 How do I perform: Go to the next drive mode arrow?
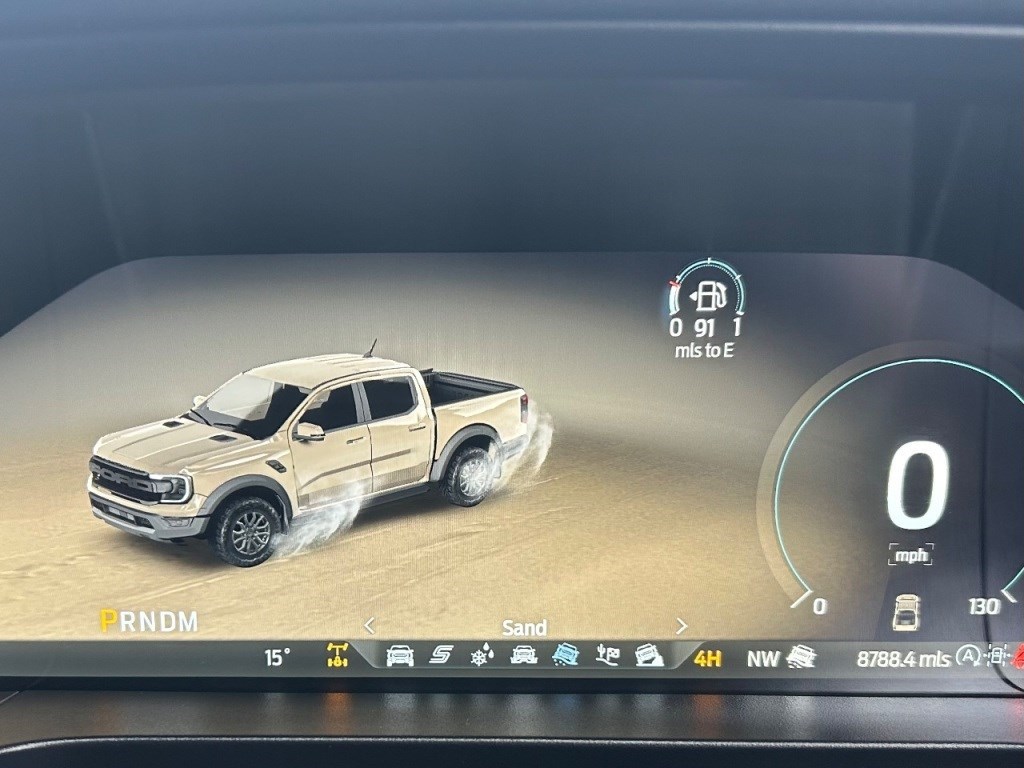tap(682, 626)
